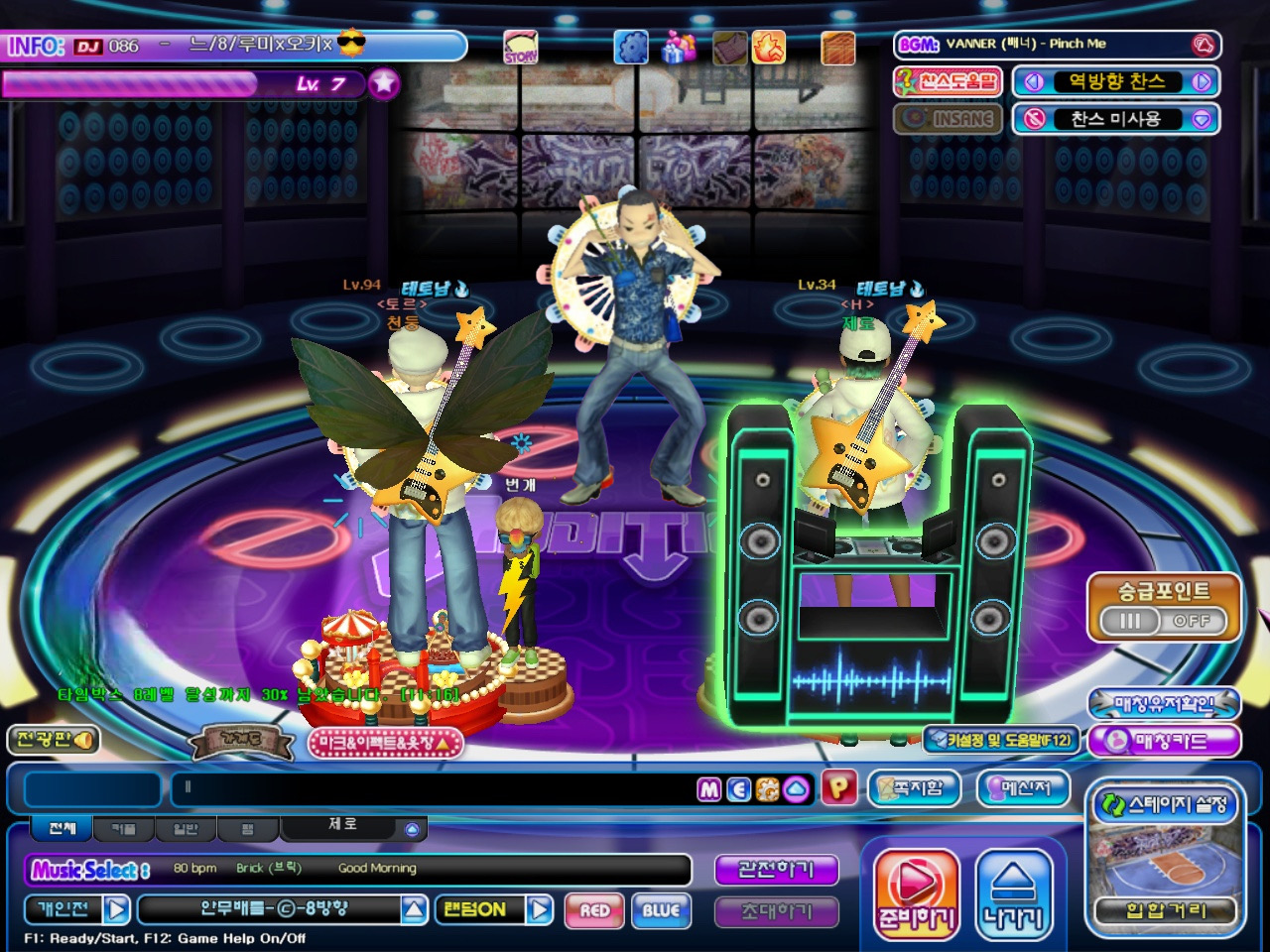Leave the room with 나가기

[1013, 892]
